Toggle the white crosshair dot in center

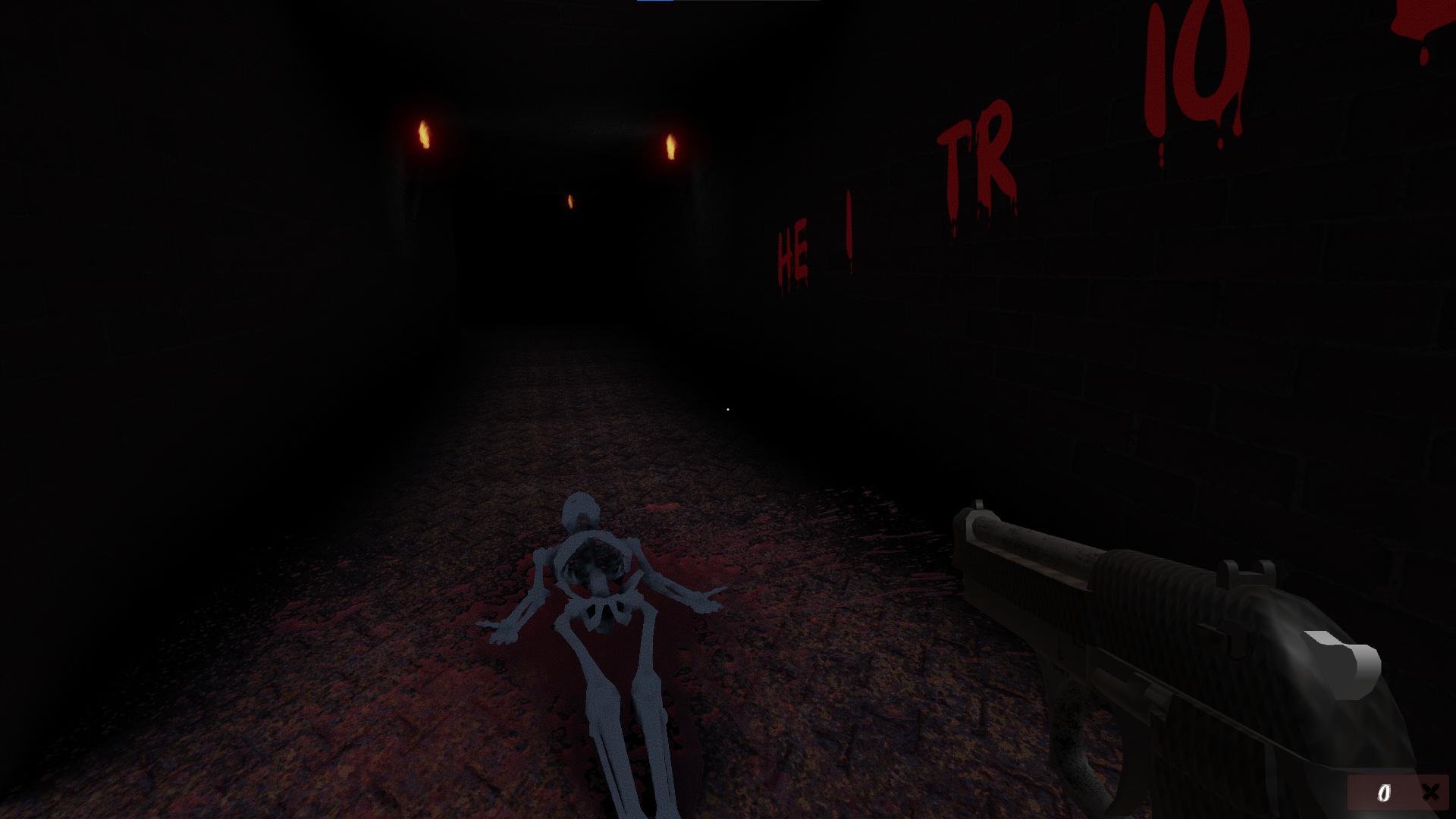728,409
